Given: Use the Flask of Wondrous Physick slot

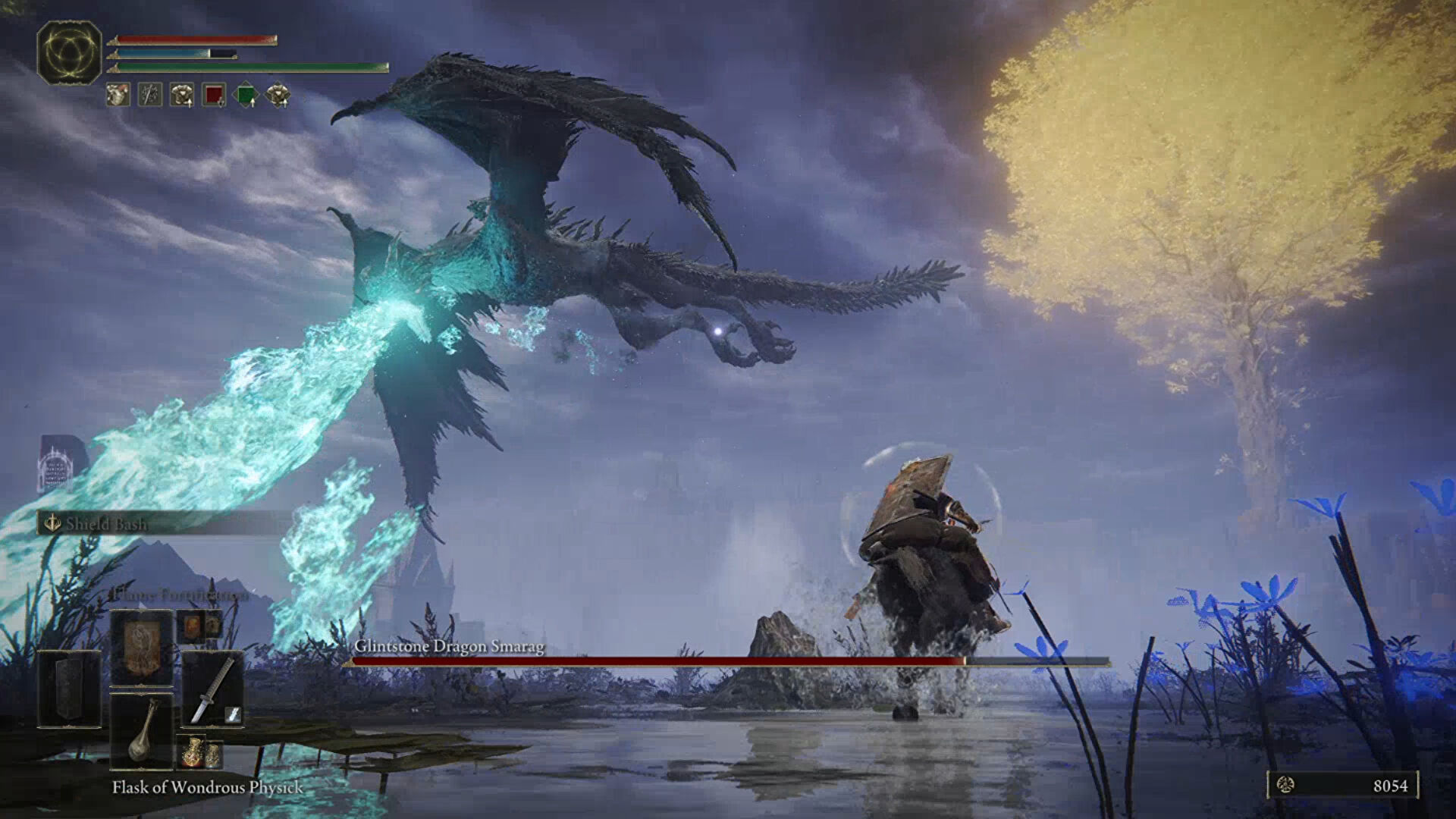Looking at the screenshot, I should point(142,731).
